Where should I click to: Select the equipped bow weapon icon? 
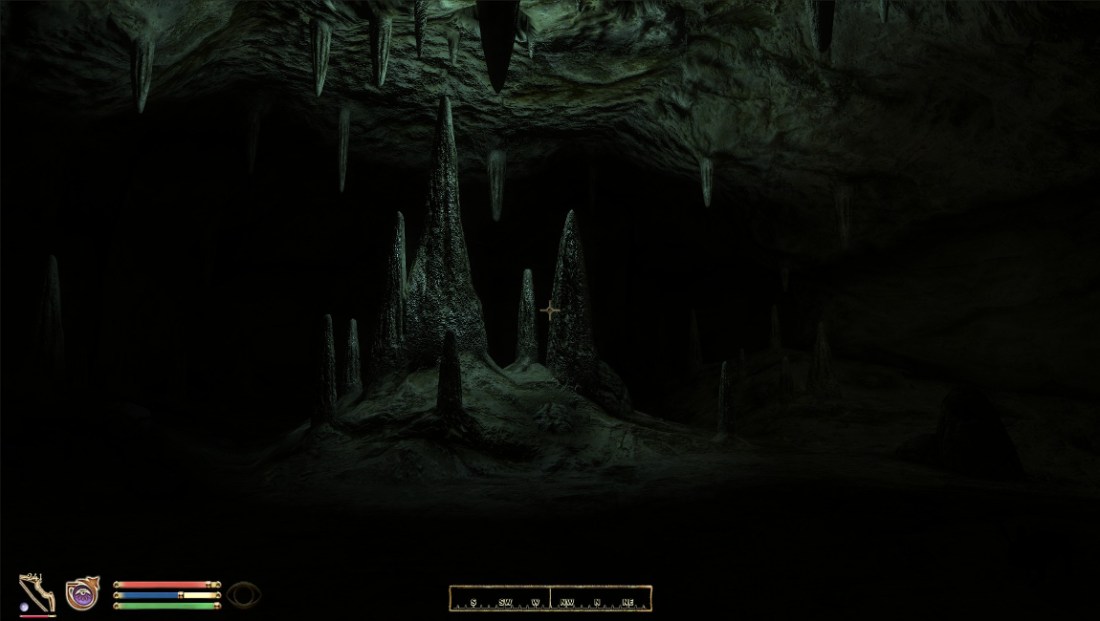(37, 593)
